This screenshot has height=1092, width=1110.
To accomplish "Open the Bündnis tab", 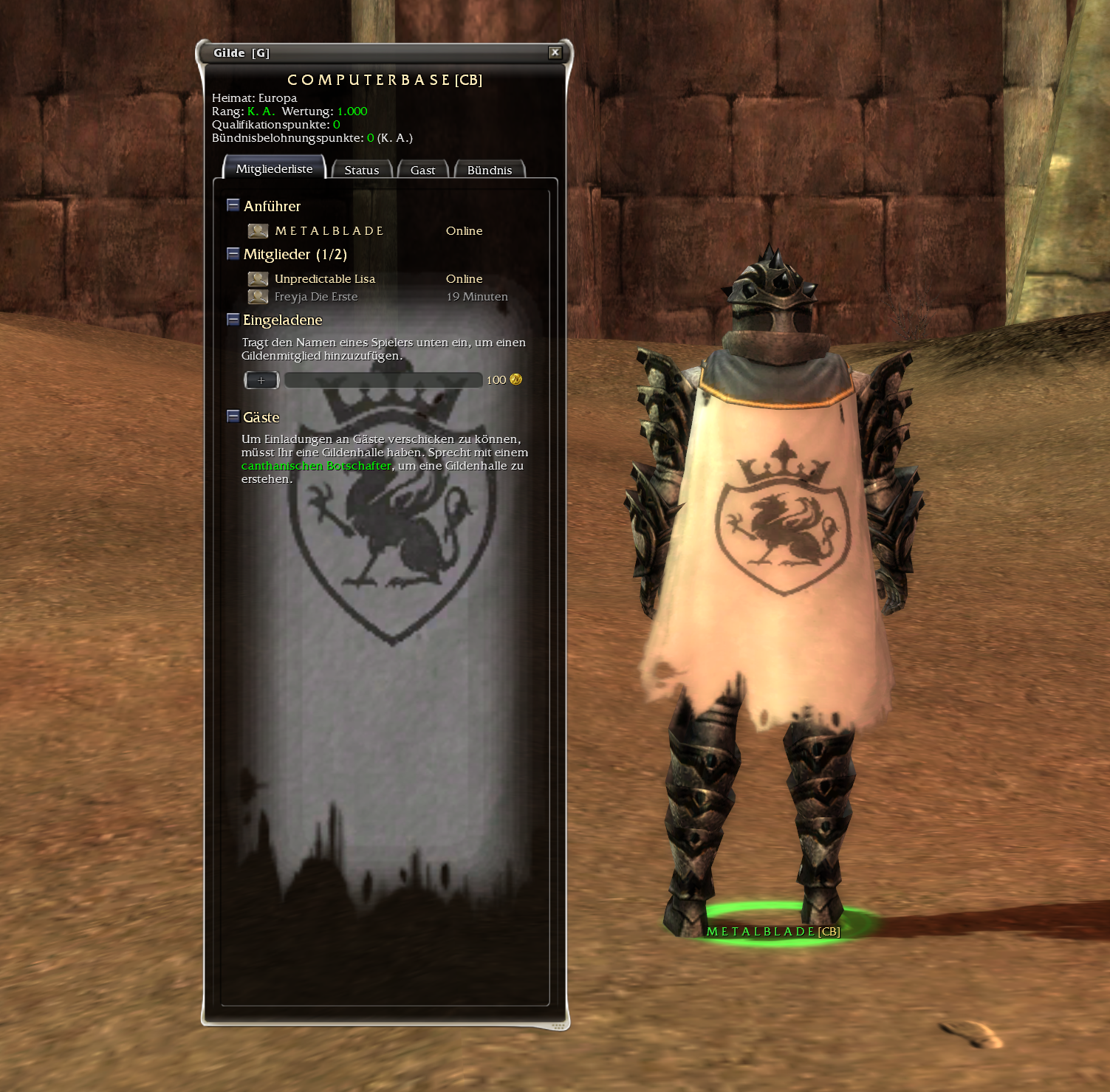I will [490, 170].
